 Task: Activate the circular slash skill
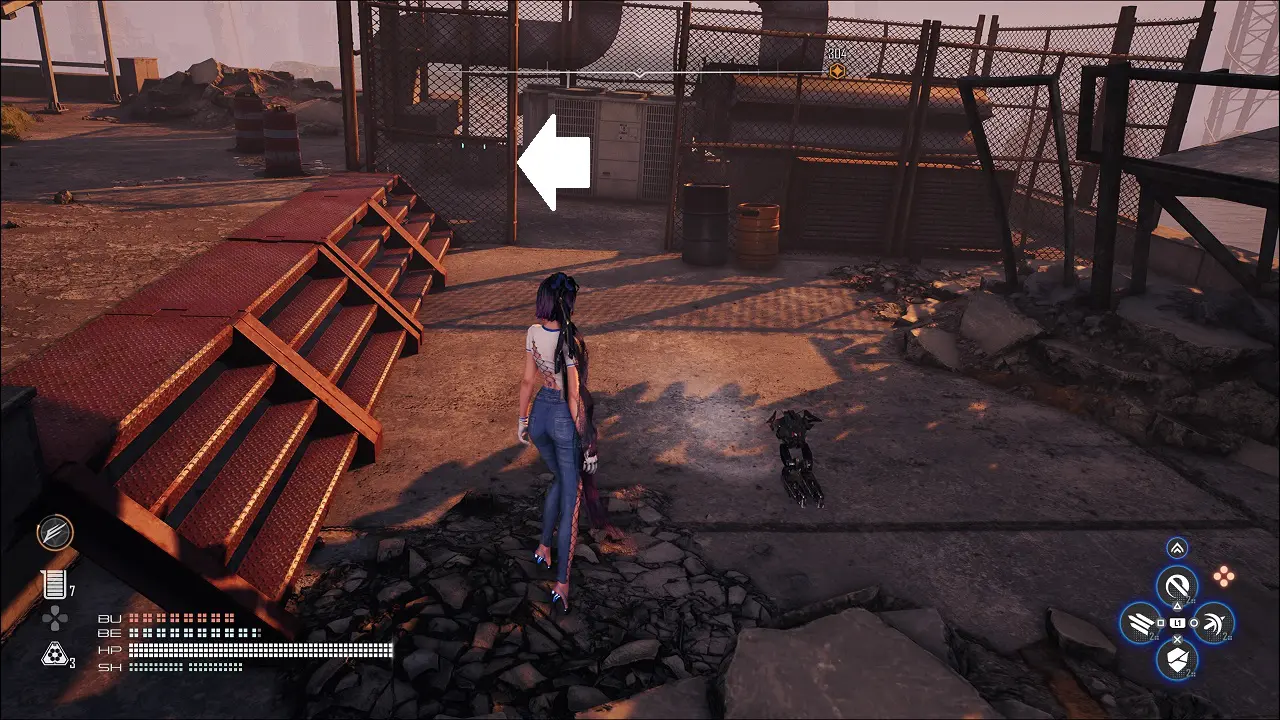tap(1177, 586)
